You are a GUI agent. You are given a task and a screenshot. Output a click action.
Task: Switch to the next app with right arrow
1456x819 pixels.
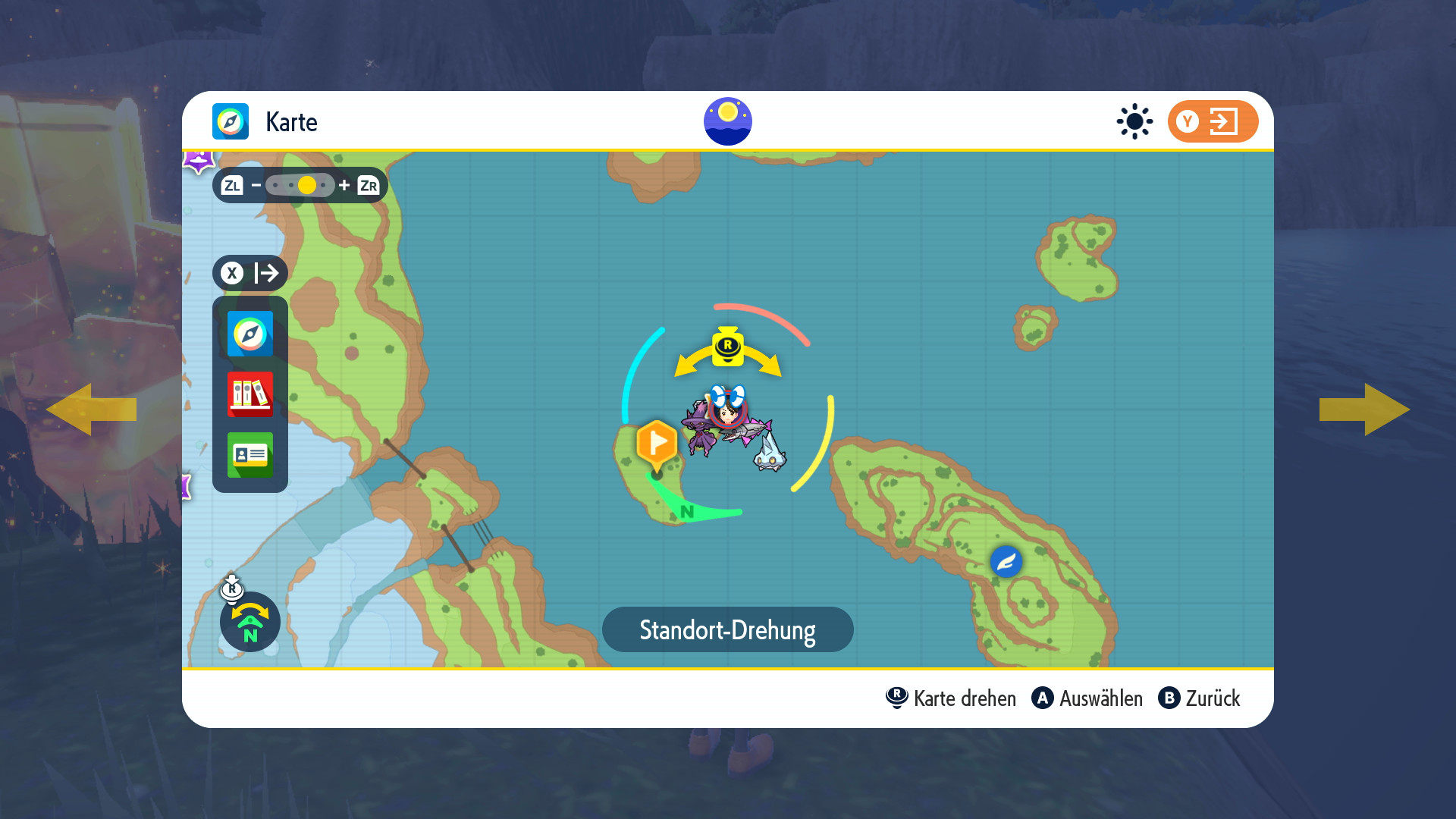click(1365, 409)
